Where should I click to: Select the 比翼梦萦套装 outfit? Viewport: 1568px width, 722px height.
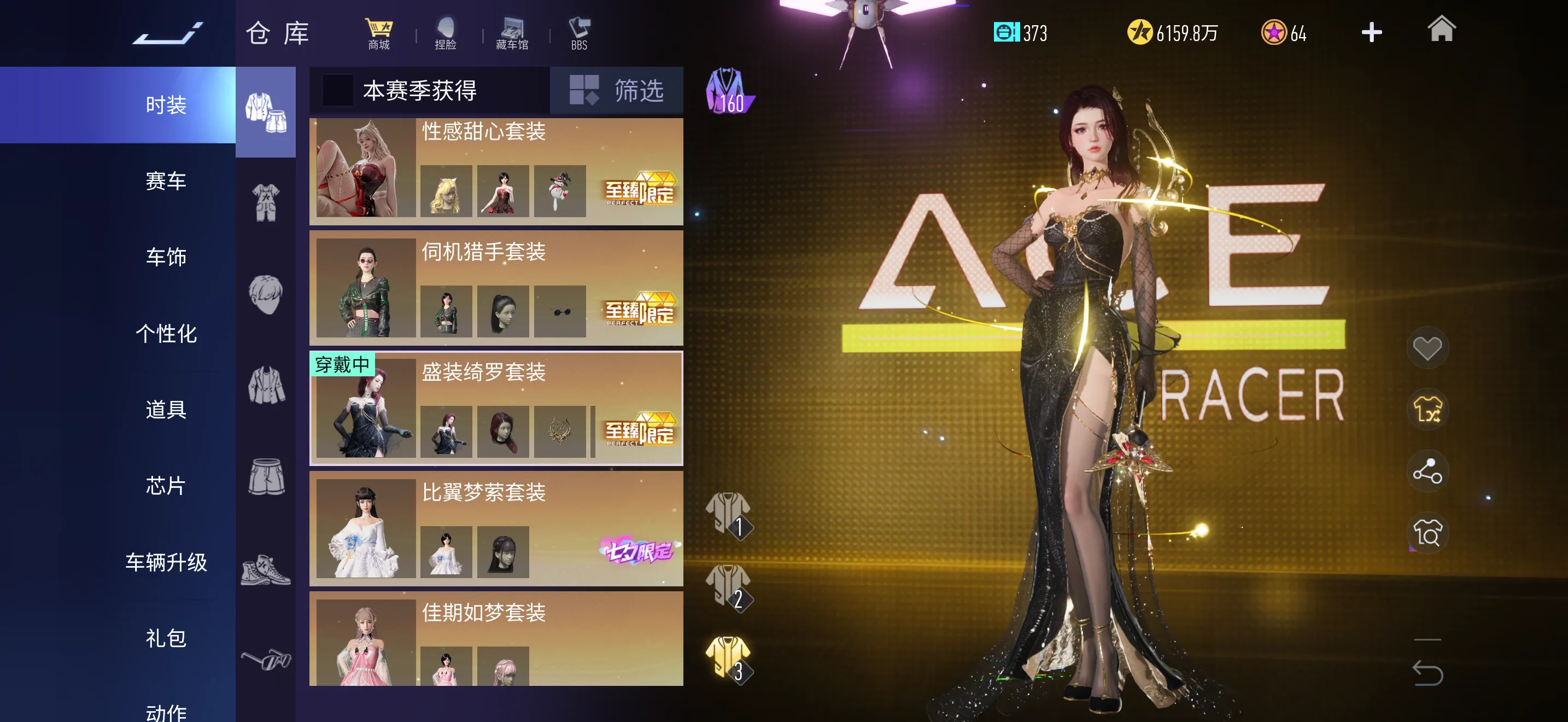click(x=495, y=528)
